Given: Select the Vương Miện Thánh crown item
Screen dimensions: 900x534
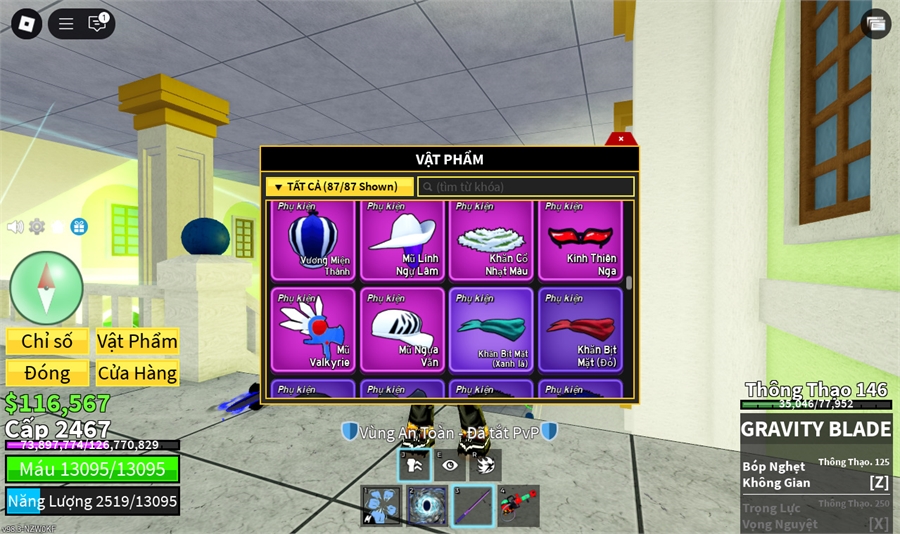Looking at the screenshot, I should pyautogui.click(x=313, y=240).
